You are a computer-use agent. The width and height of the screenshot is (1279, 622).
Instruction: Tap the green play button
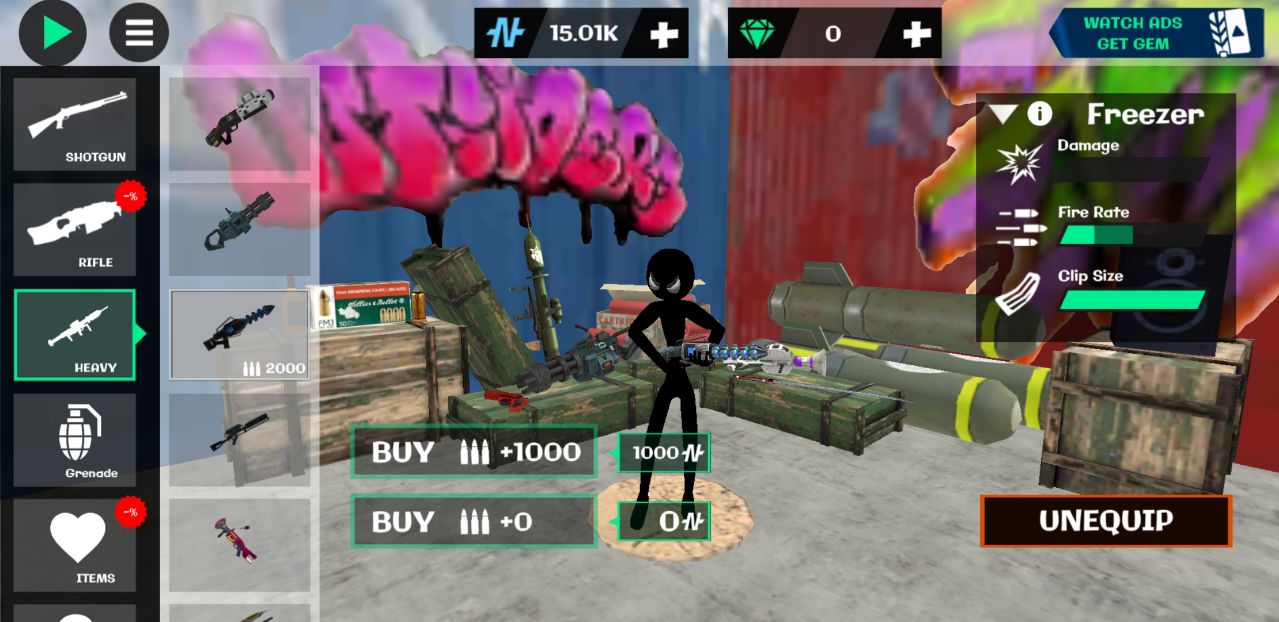pyautogui.click(x=53, y=32)
